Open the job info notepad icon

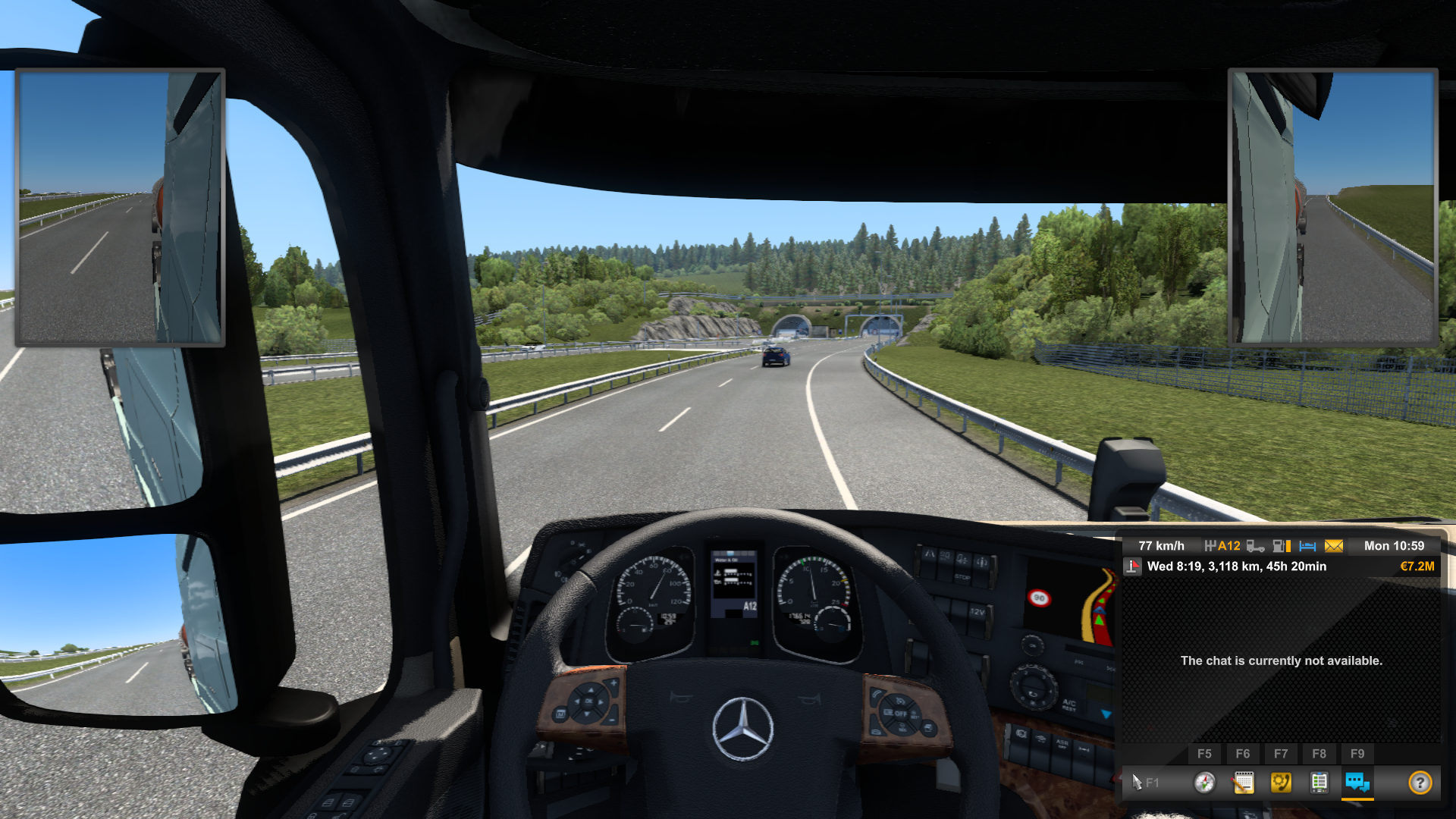tap(1244, 782)
